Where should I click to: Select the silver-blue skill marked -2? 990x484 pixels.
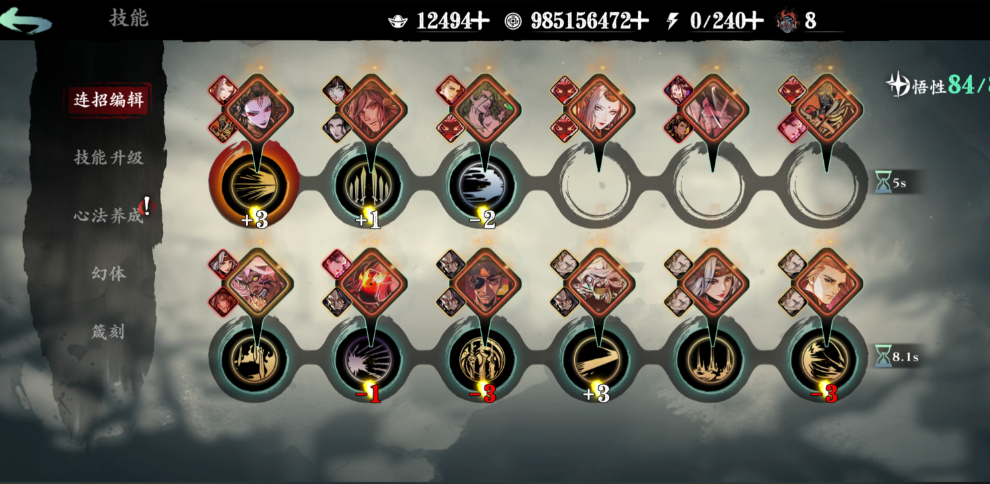483,185
